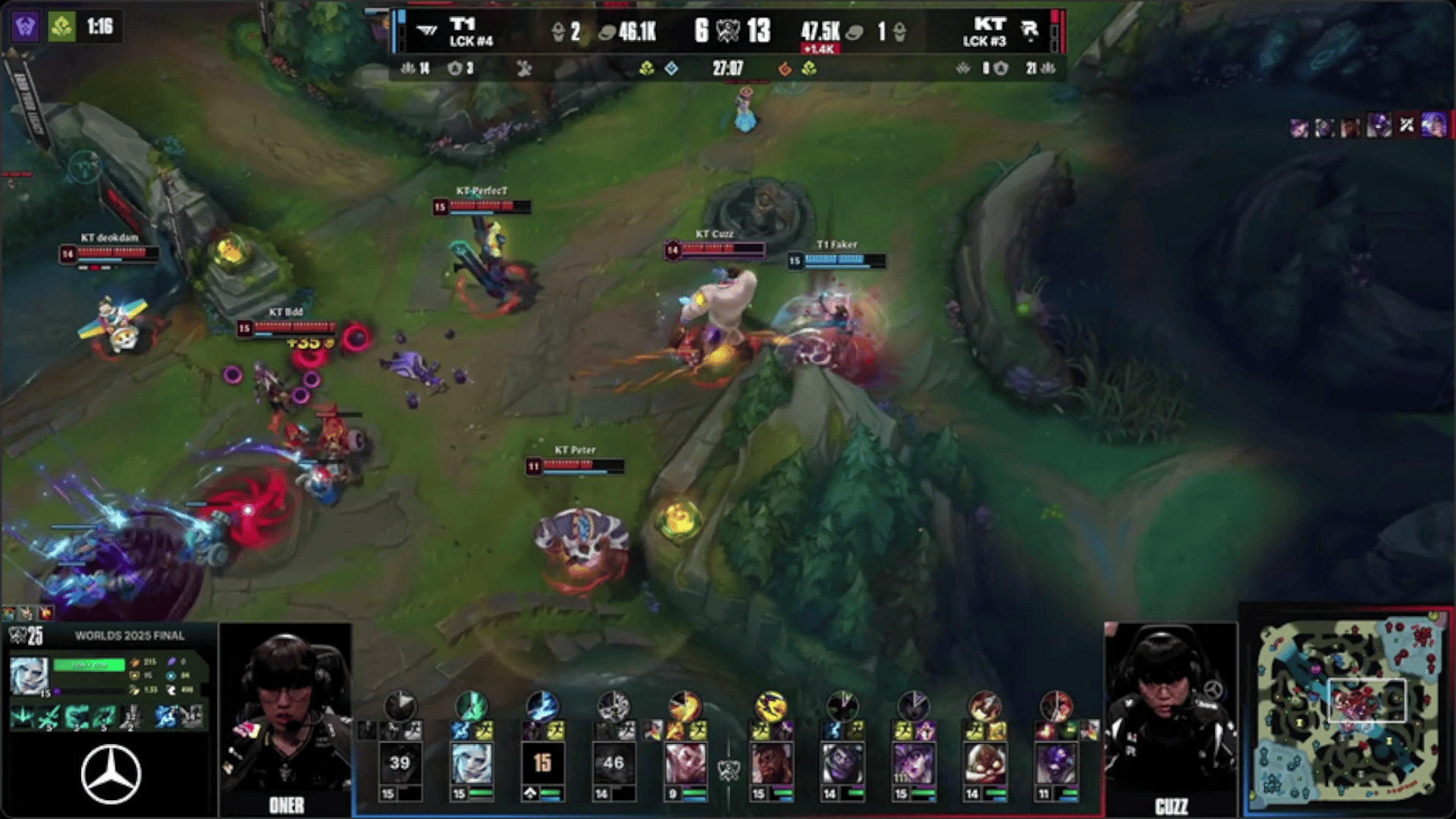Select the dead champion portrait showing 39
1456x819 pixels.
[x=400, y=762]
